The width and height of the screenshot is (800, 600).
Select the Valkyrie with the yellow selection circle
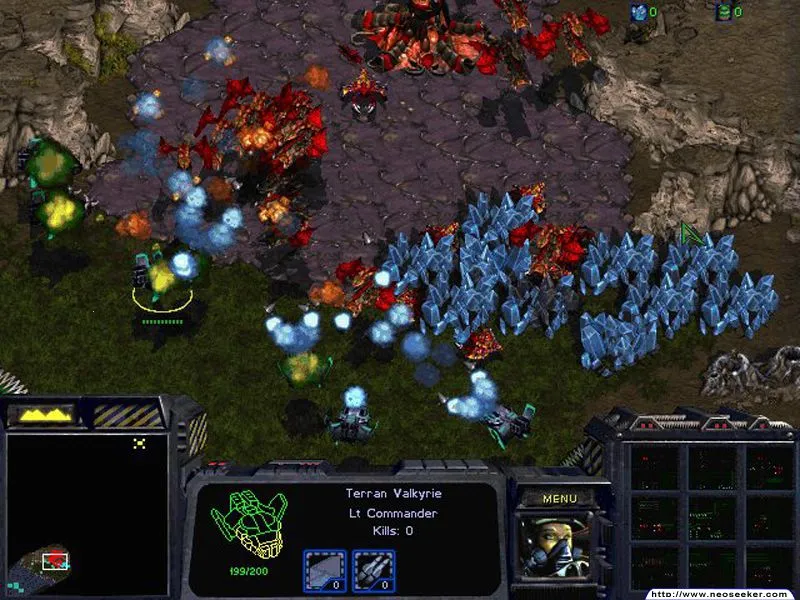tap(160, 278)
